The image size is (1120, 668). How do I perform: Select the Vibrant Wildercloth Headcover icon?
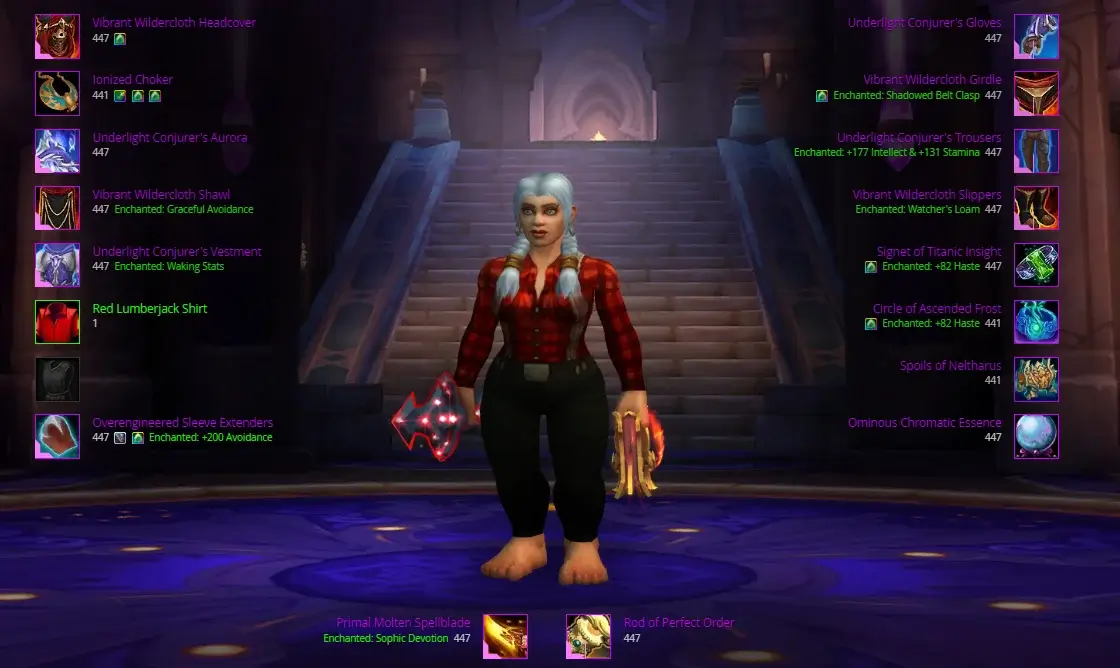(57, 37)
